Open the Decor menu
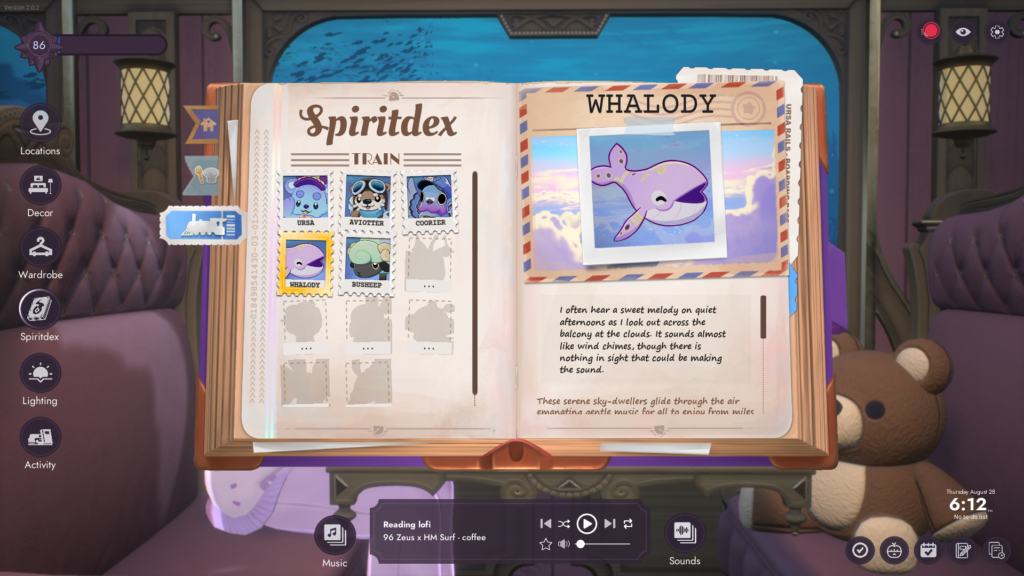The height and width of the screenshot is (576, 1024). (x=40, y=186)
